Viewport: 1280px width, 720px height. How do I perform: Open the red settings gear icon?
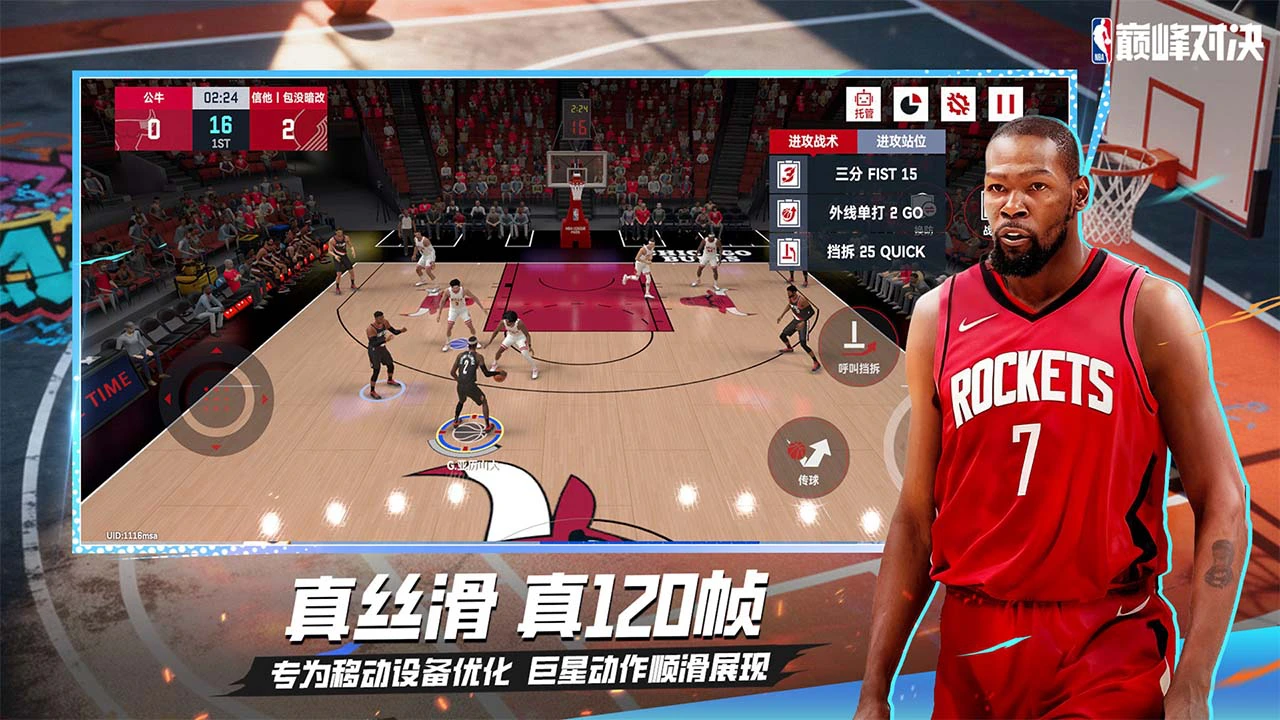coord(958,102)
